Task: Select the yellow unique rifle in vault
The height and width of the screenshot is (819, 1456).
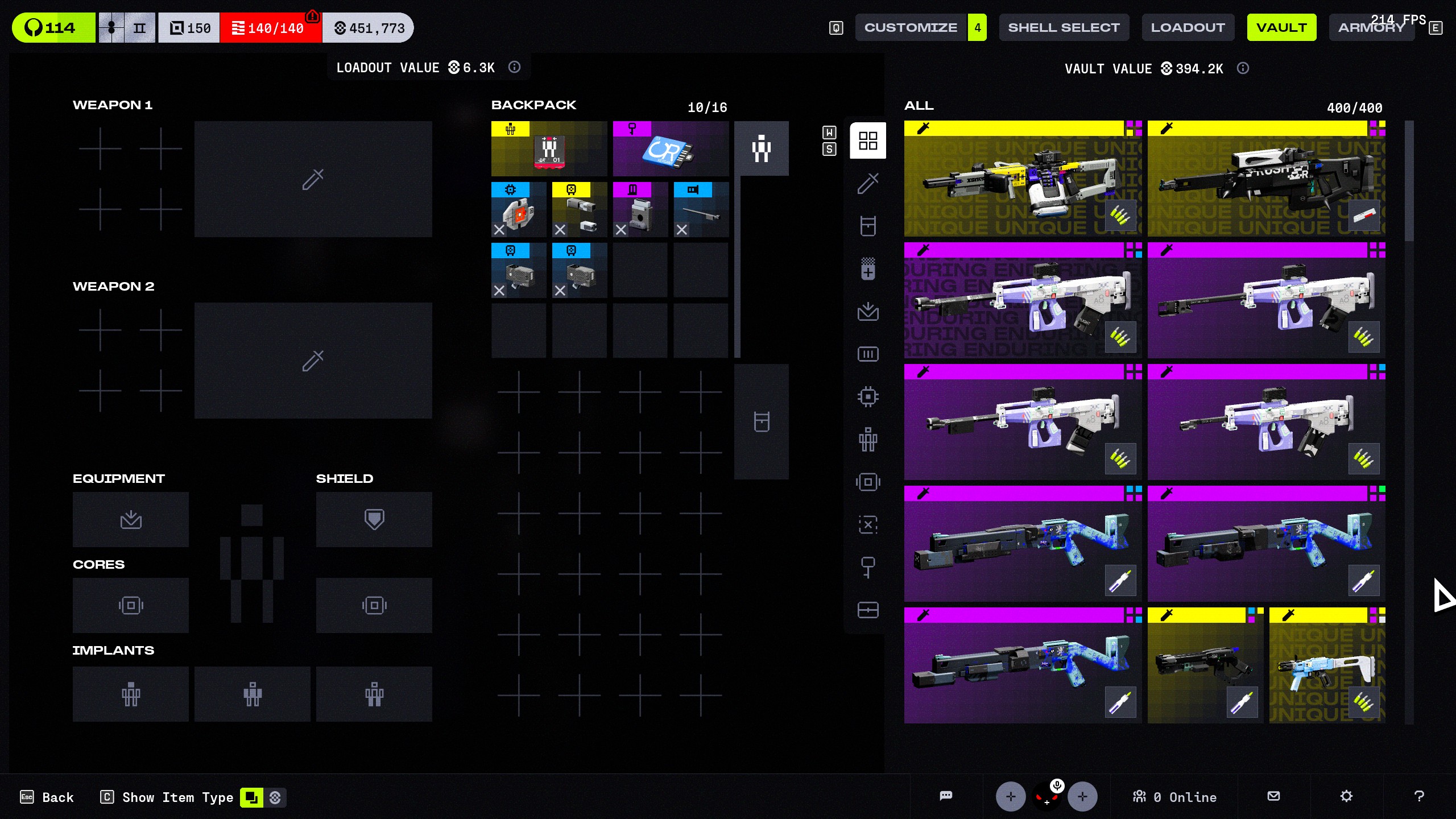Action: (1023, 179)
